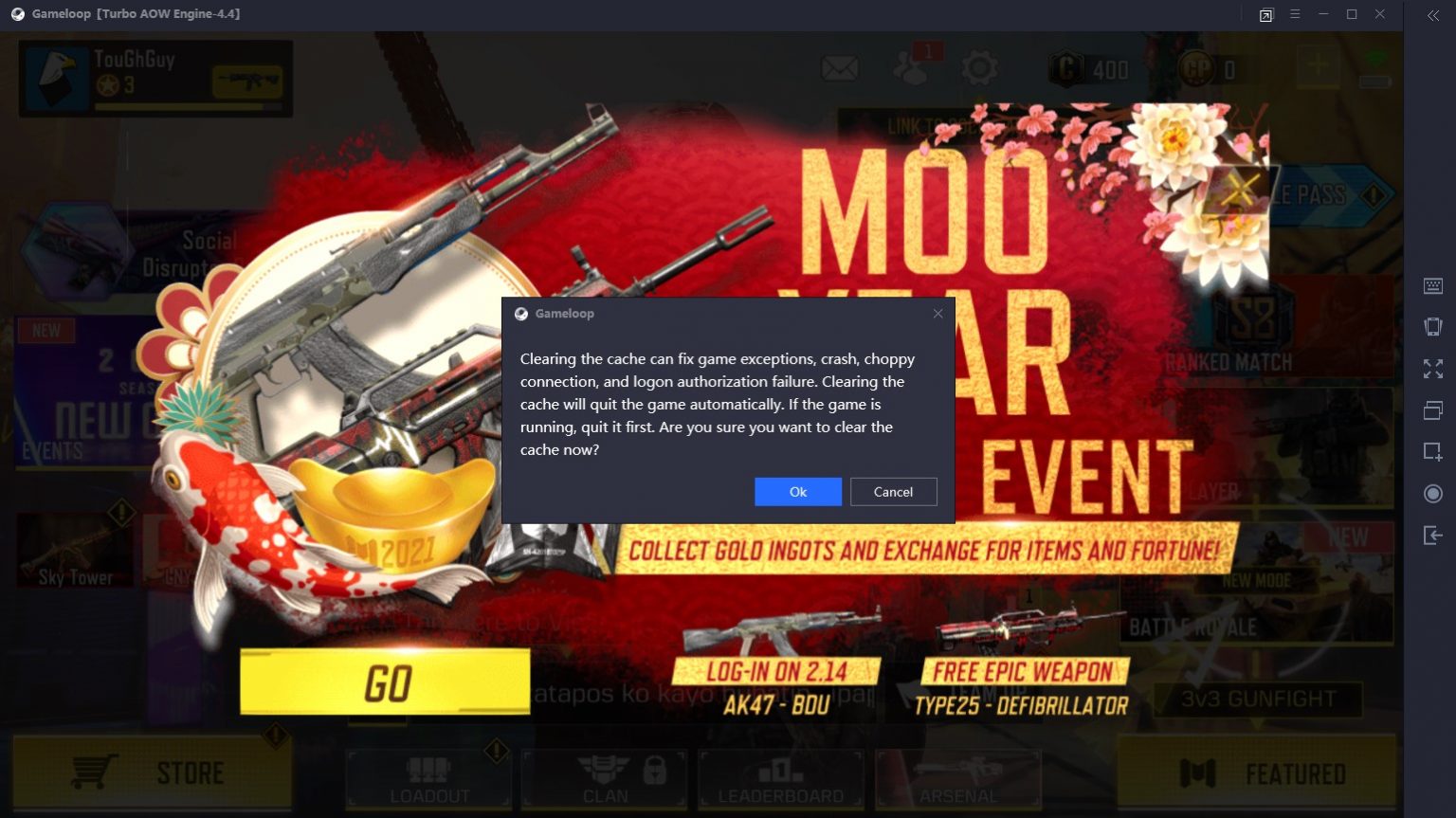Take a screenshot using the sidebar tool

click(1432, 452)
